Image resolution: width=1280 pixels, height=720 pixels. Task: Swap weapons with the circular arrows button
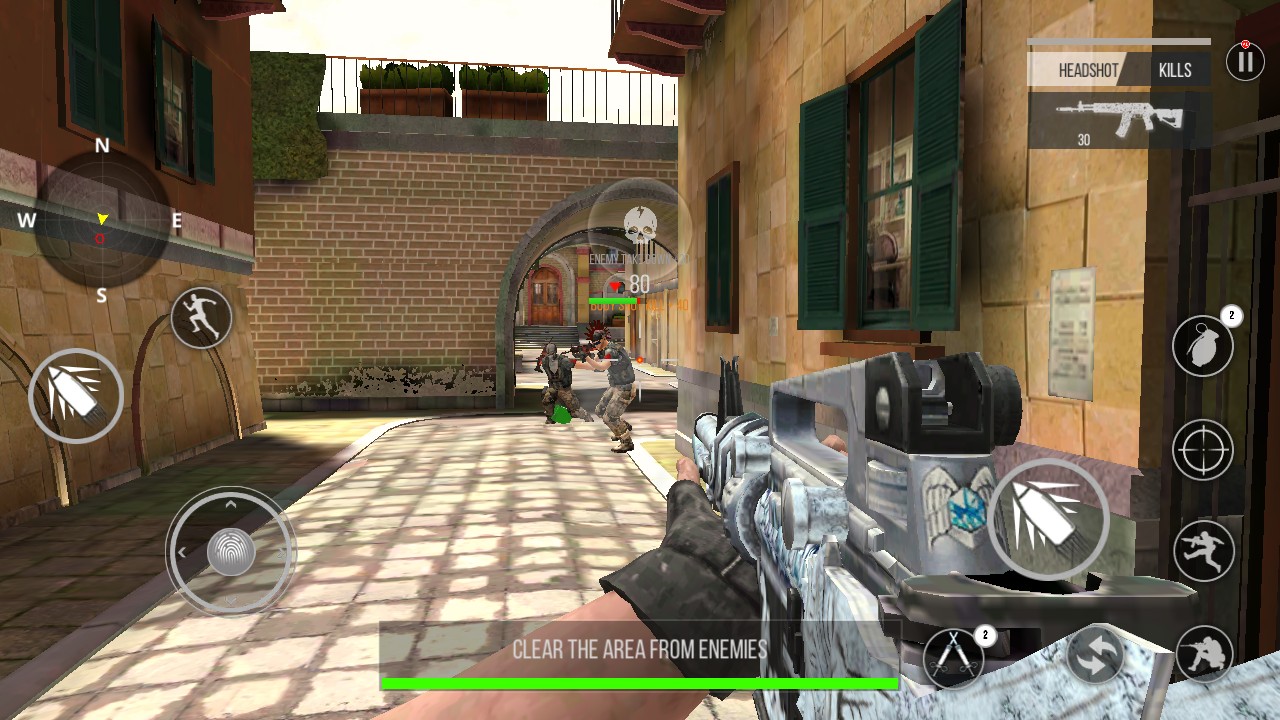[1095, 655]
